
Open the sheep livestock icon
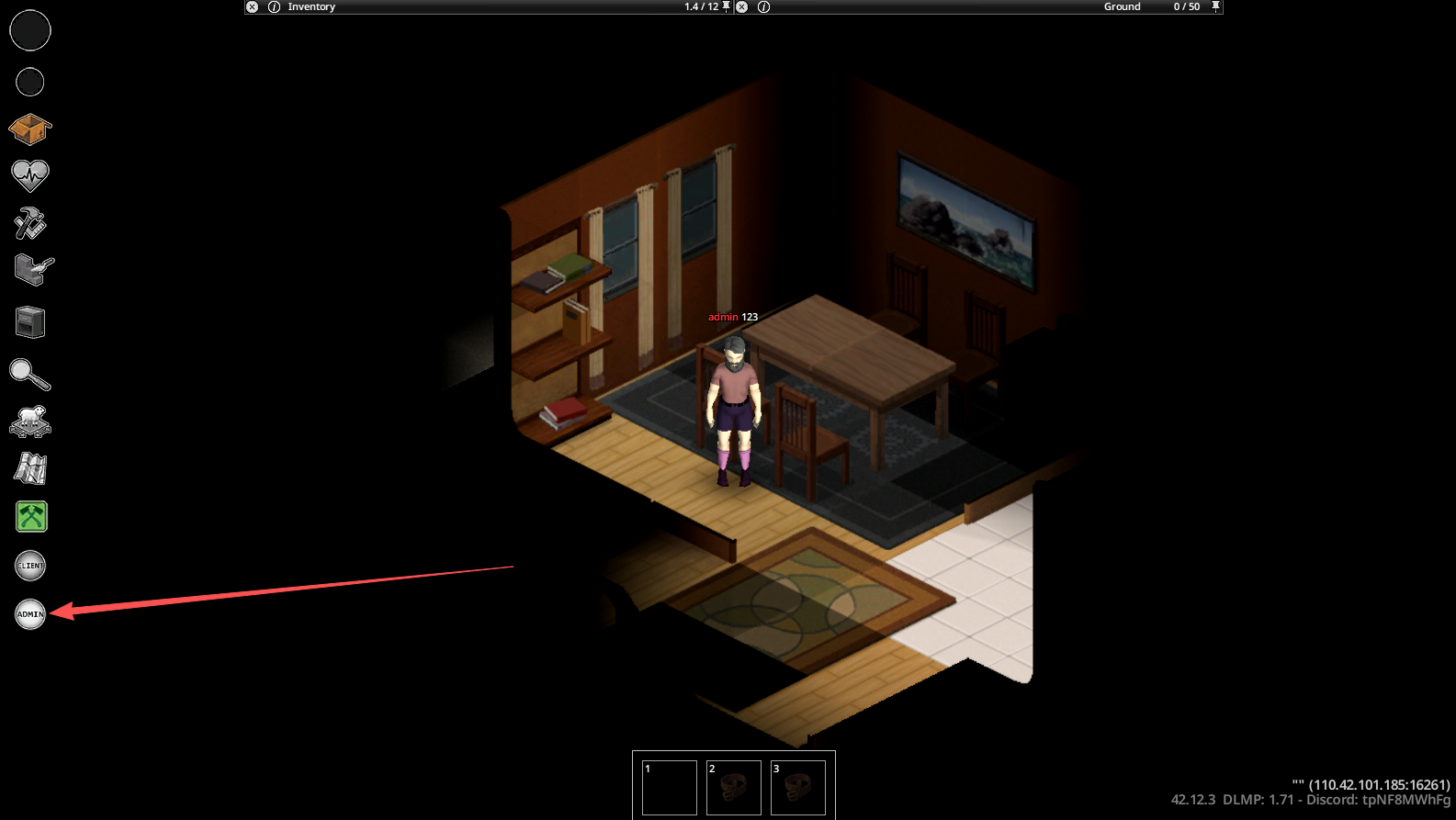(30, 421)
